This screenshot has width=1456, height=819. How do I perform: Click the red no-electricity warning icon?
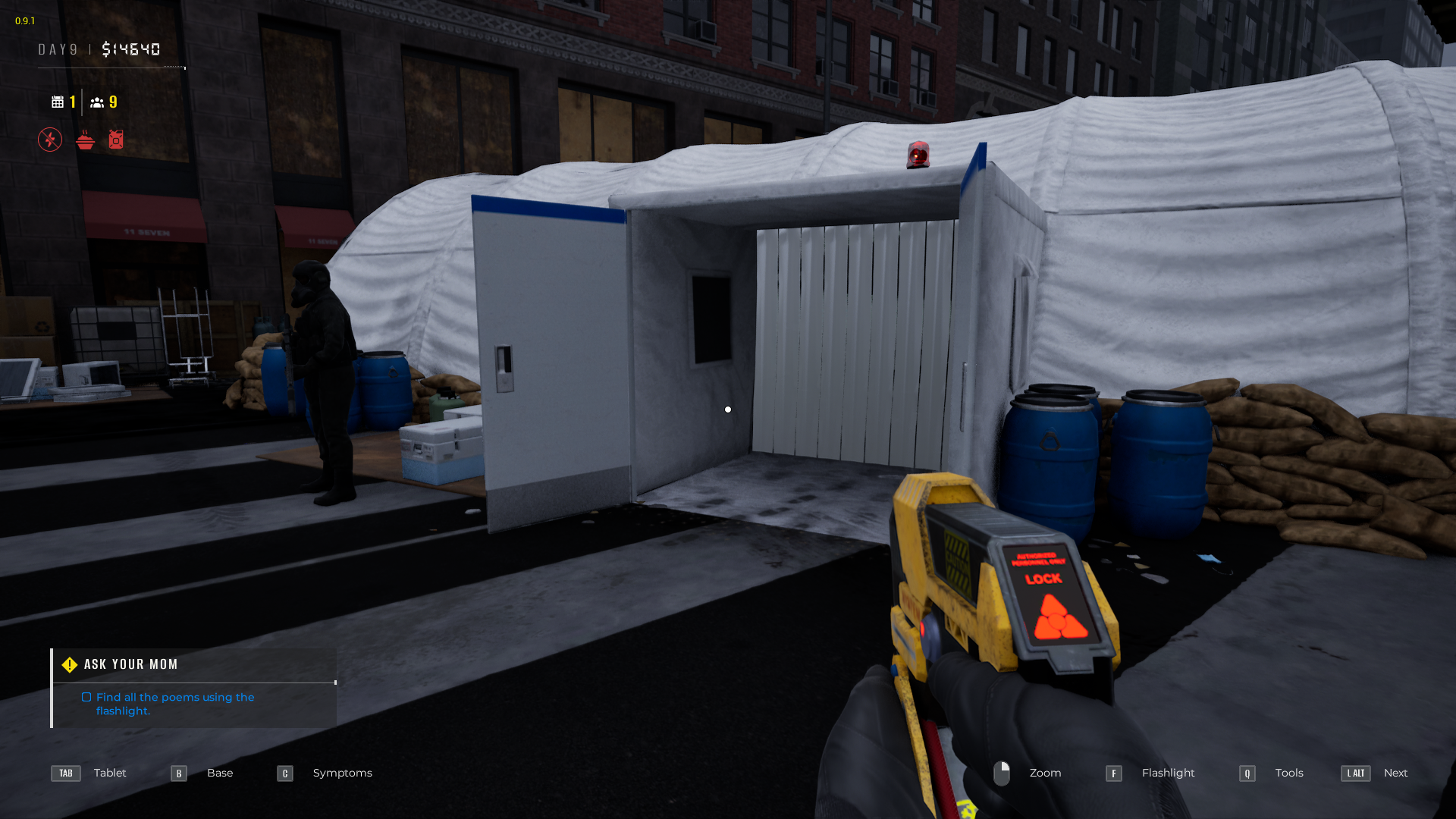49,140
